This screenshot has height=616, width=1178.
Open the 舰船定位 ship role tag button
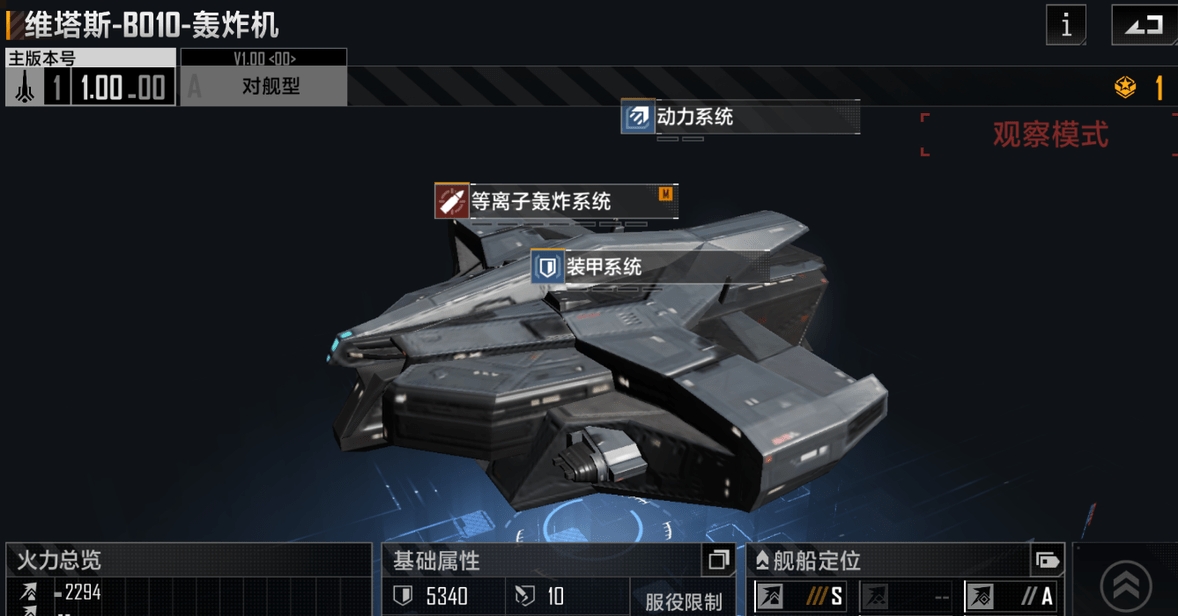click(1047, 561)
